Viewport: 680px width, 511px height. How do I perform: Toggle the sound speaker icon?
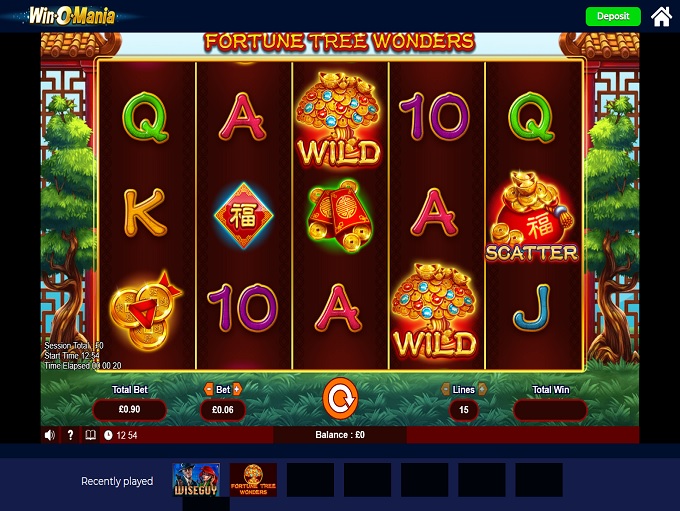pyautogui.click(x=50, y=435)
